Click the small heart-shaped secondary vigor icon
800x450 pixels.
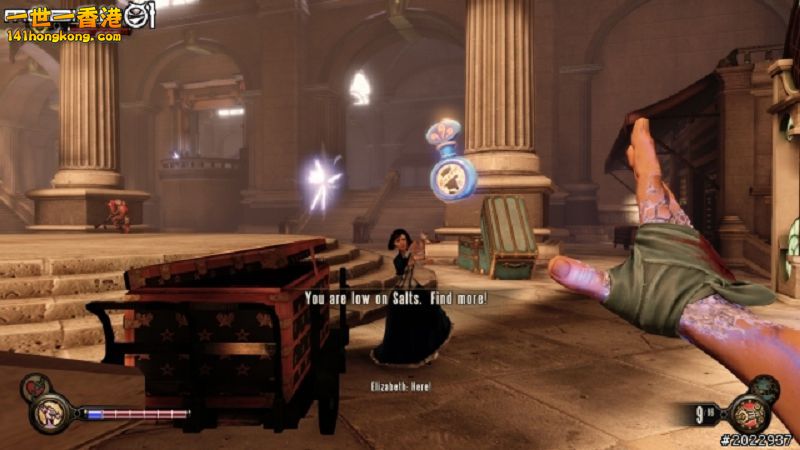36,386
